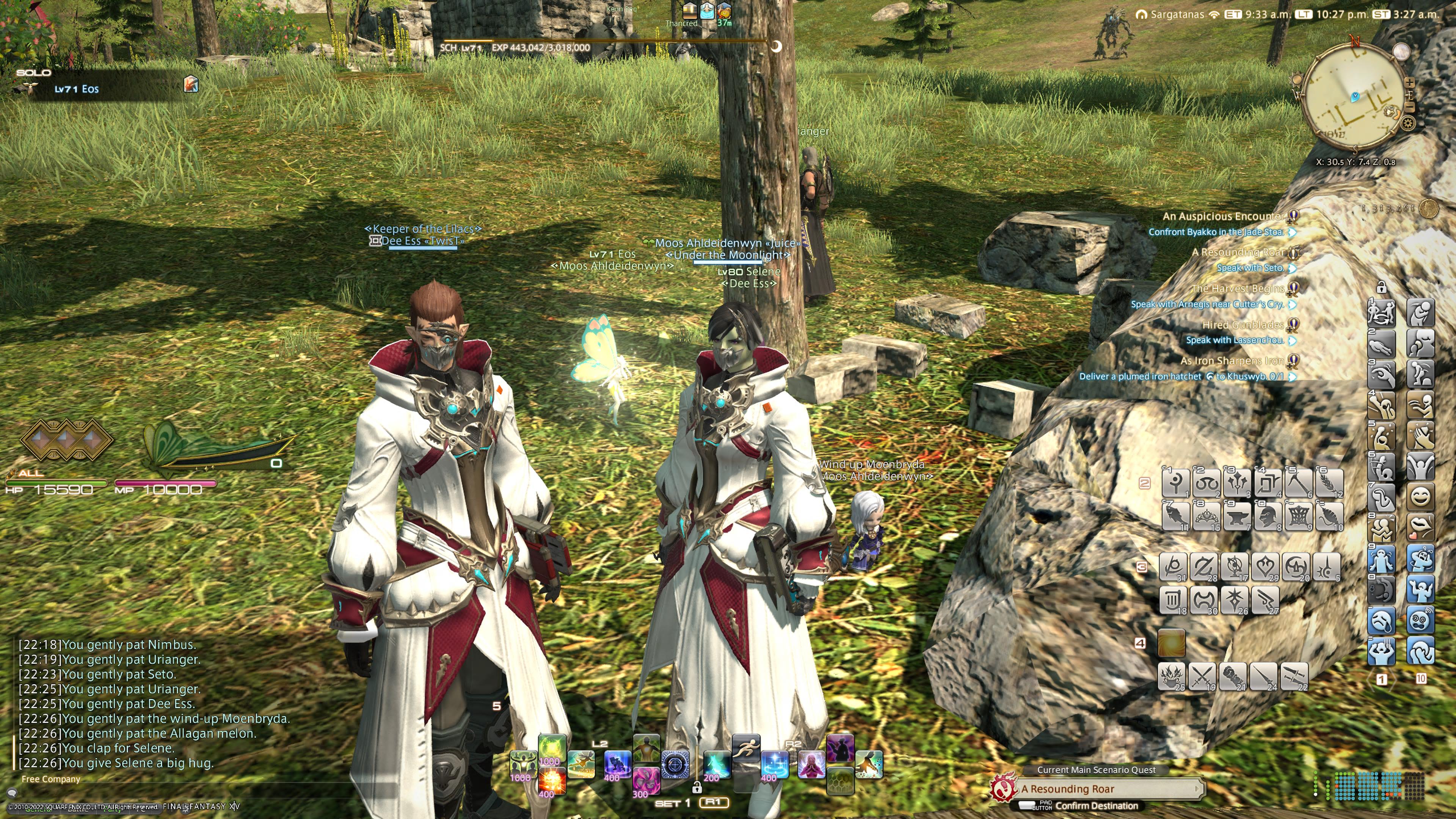
Task: Select The Harvest Begins quest entry
Action: click(x=1237, y=289)
